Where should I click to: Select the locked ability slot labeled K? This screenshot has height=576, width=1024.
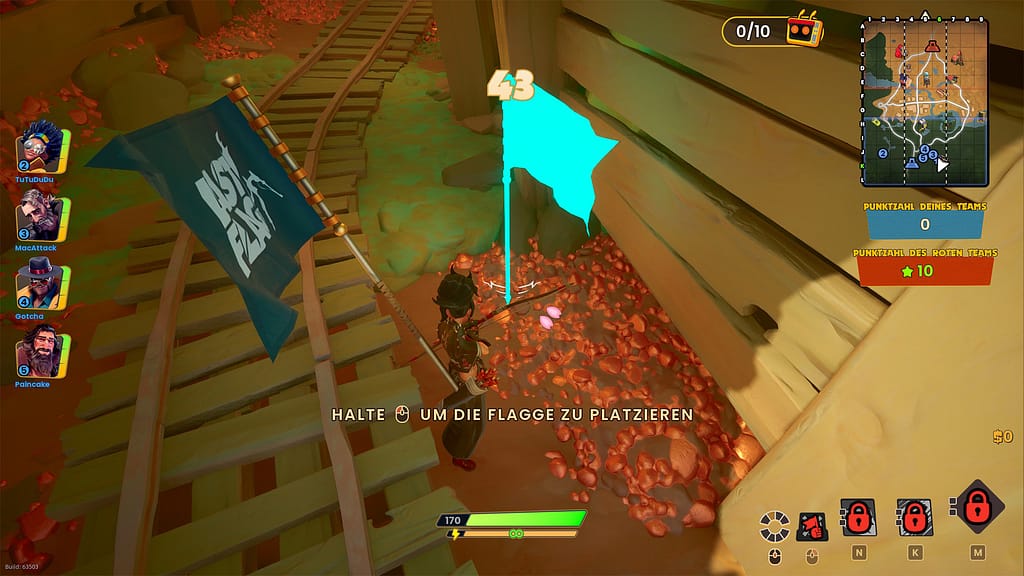(915, 517)
